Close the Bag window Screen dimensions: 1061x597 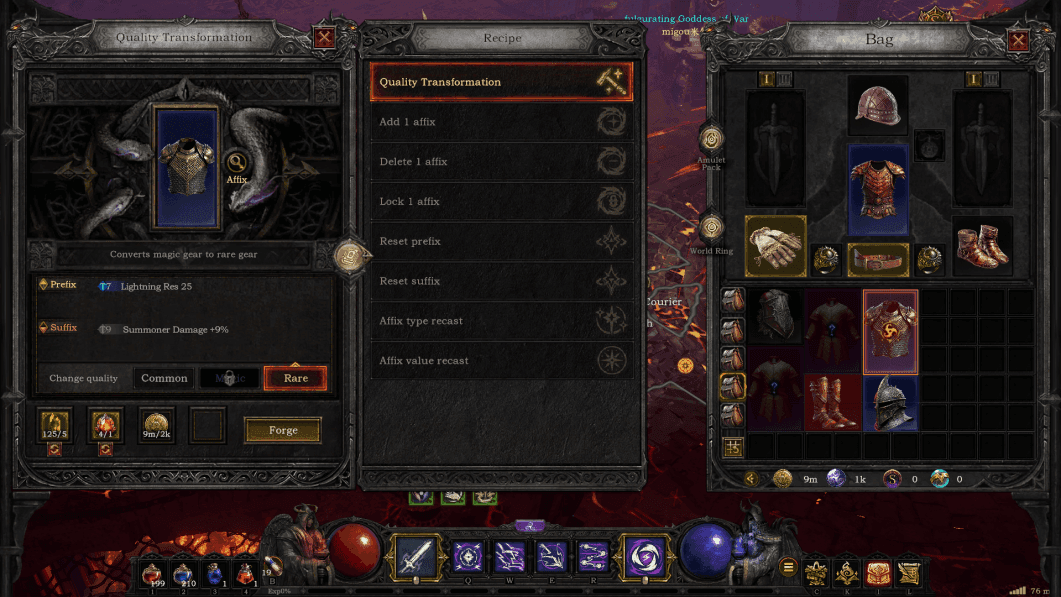tap(1018, 41)
